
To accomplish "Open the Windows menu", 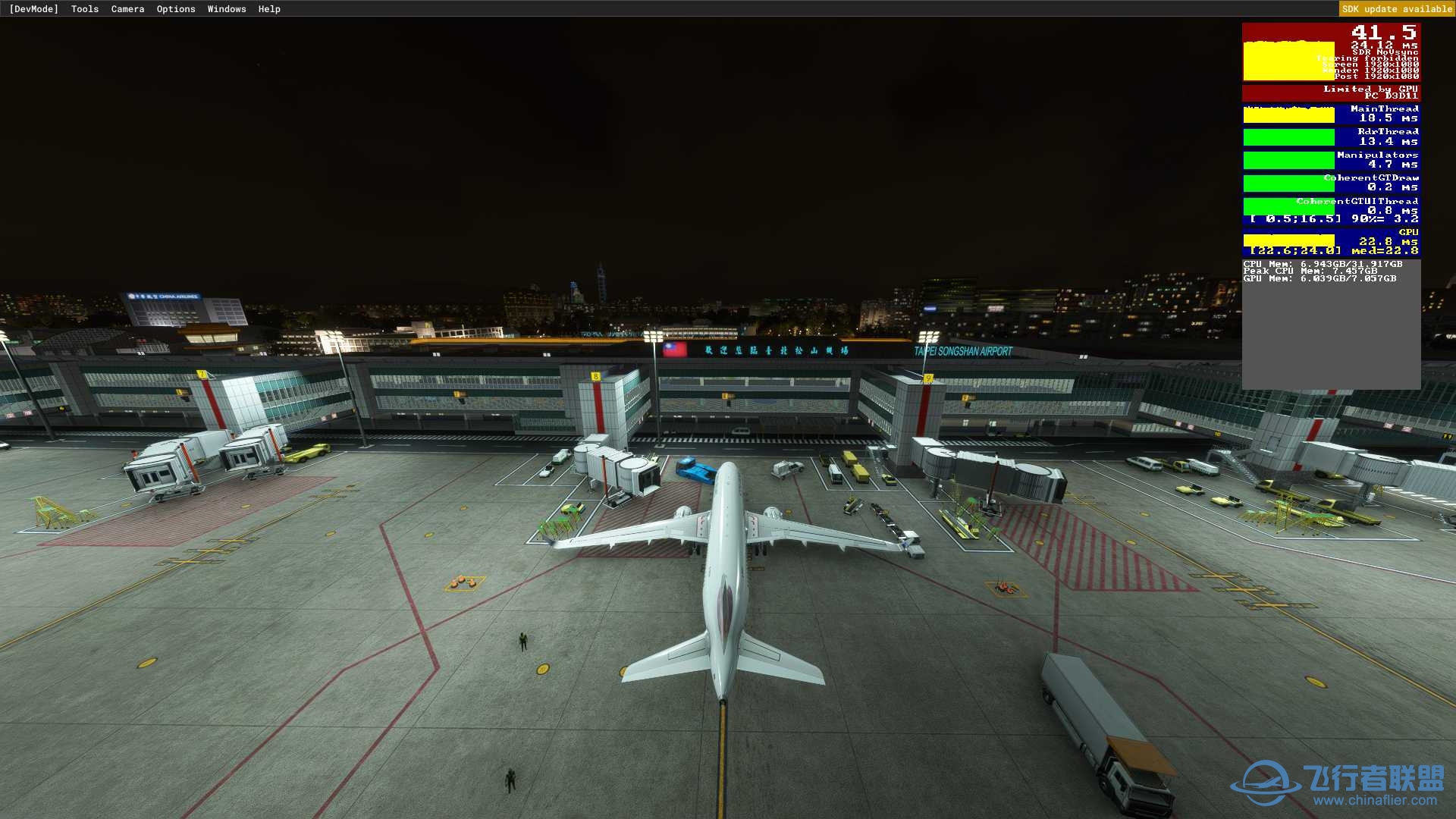I will (x=227, y=9).
